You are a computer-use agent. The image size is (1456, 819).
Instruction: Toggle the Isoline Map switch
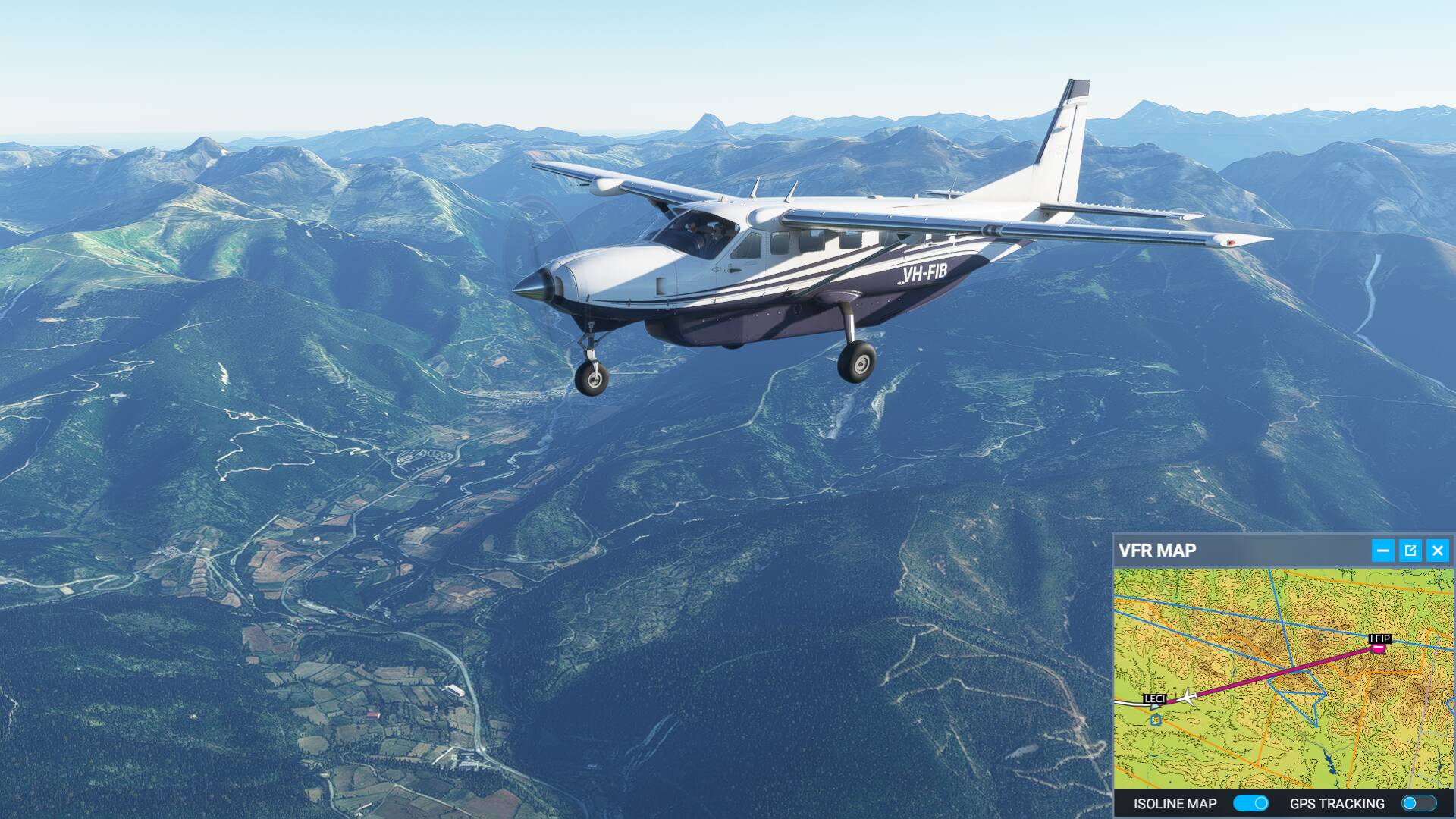(1250, 803)
